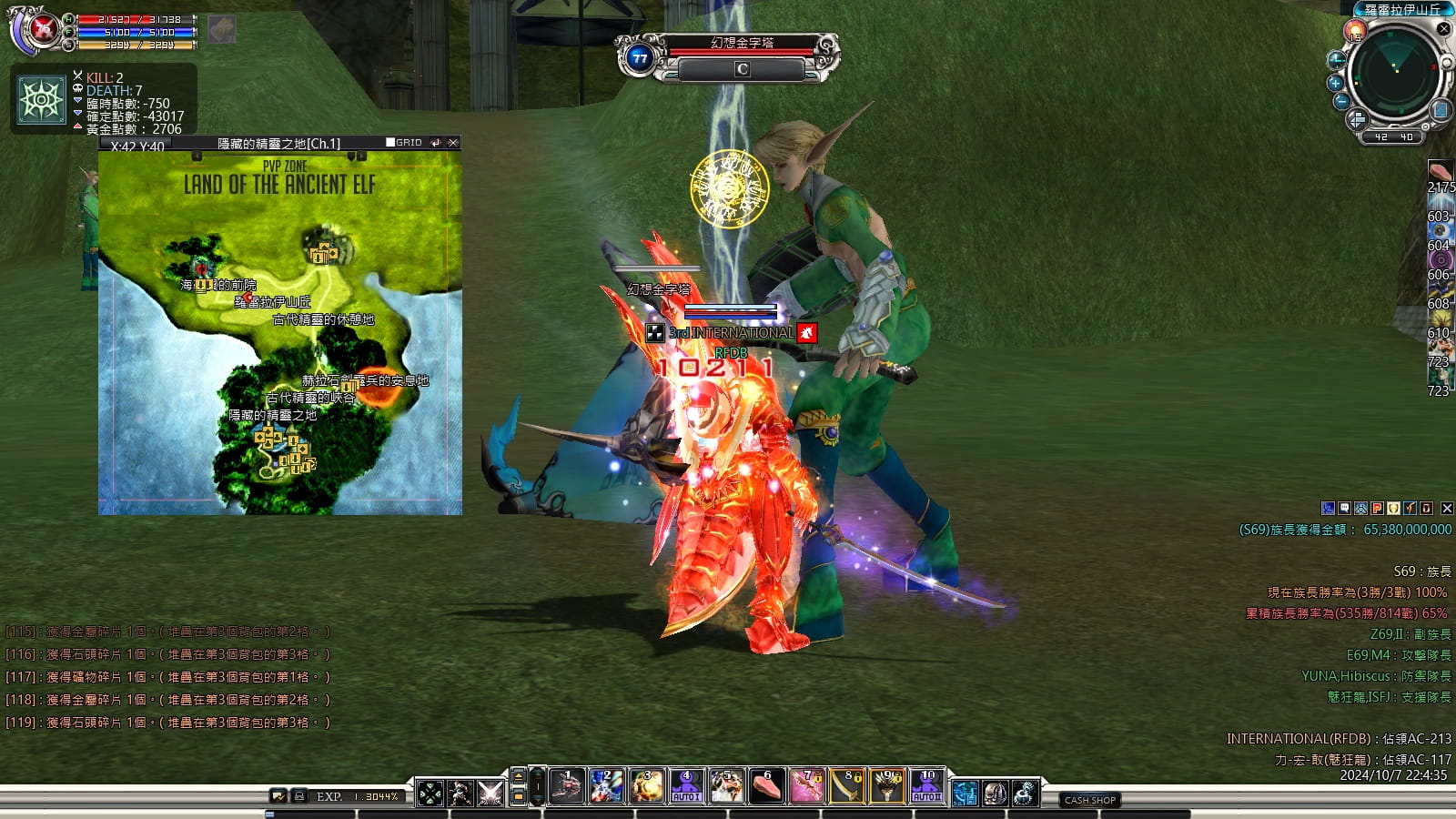Viewport: 1456px width, 819px height.
Task: Open the gear icon right of hotbar
Action: tap(1026, 794)
